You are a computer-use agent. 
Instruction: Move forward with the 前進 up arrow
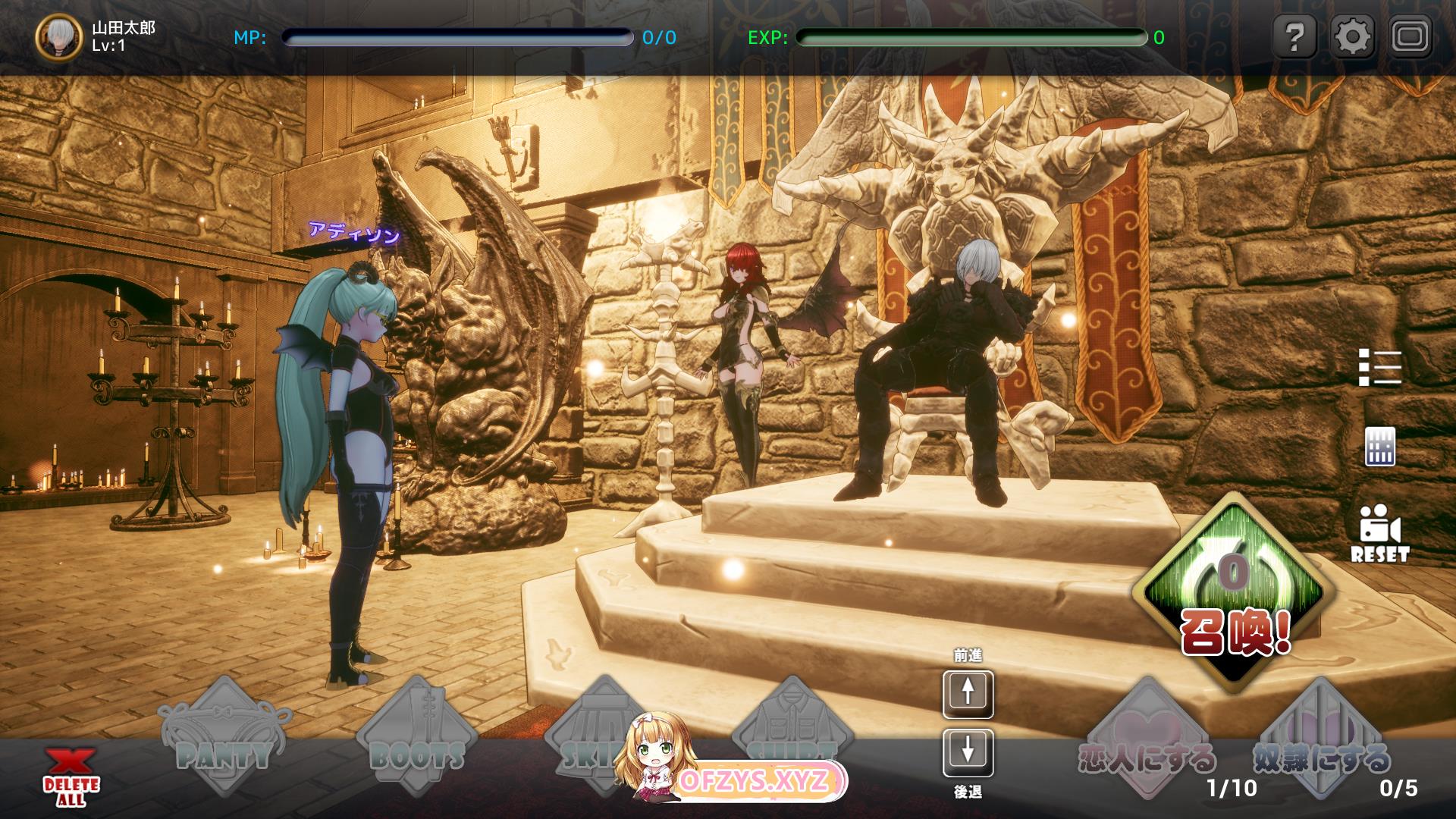968,694
